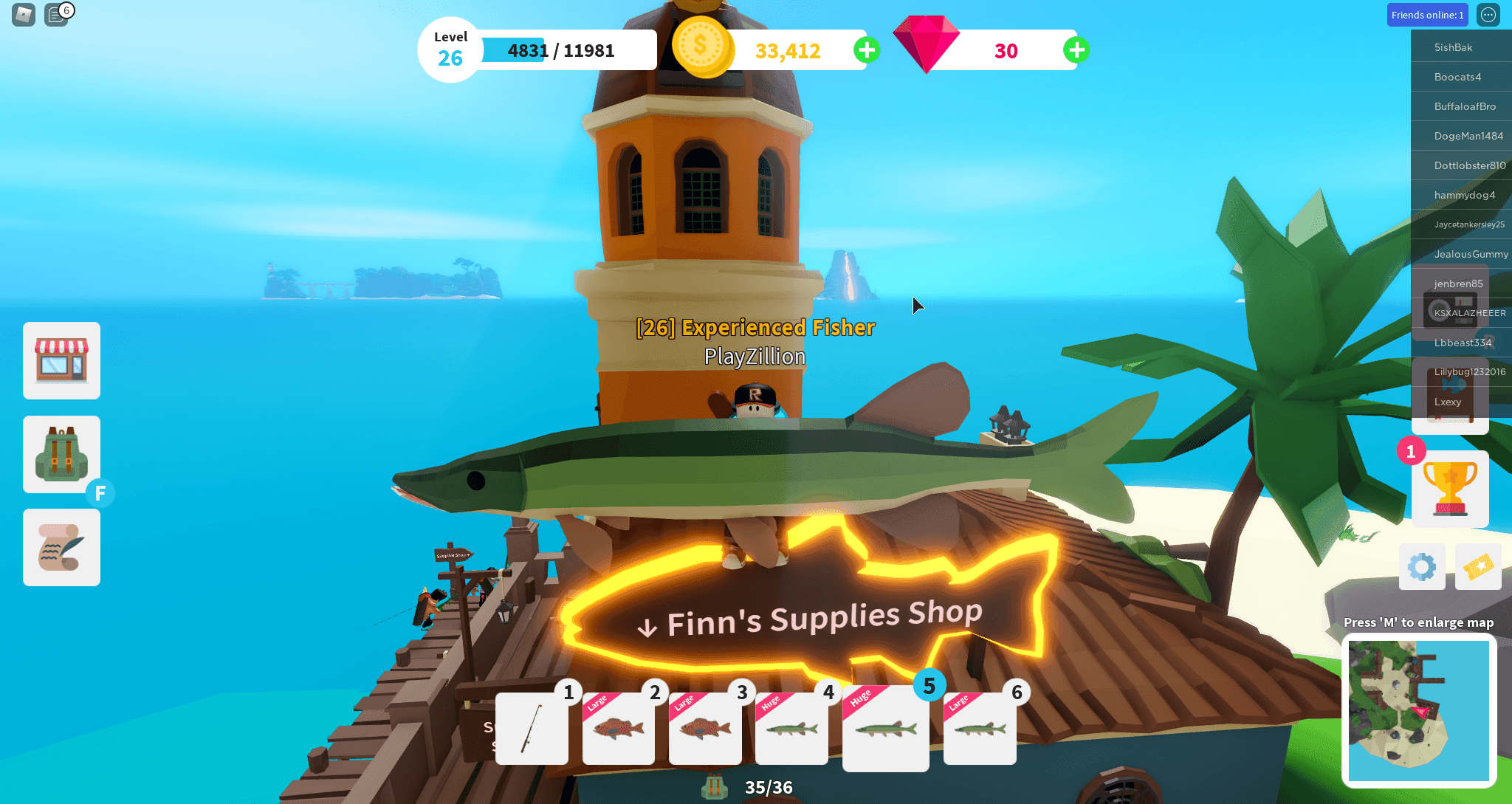Screen dimensions: 1512x804
Task: Select 5ishBak in the player list
Action: click(x=1460, y=47)
